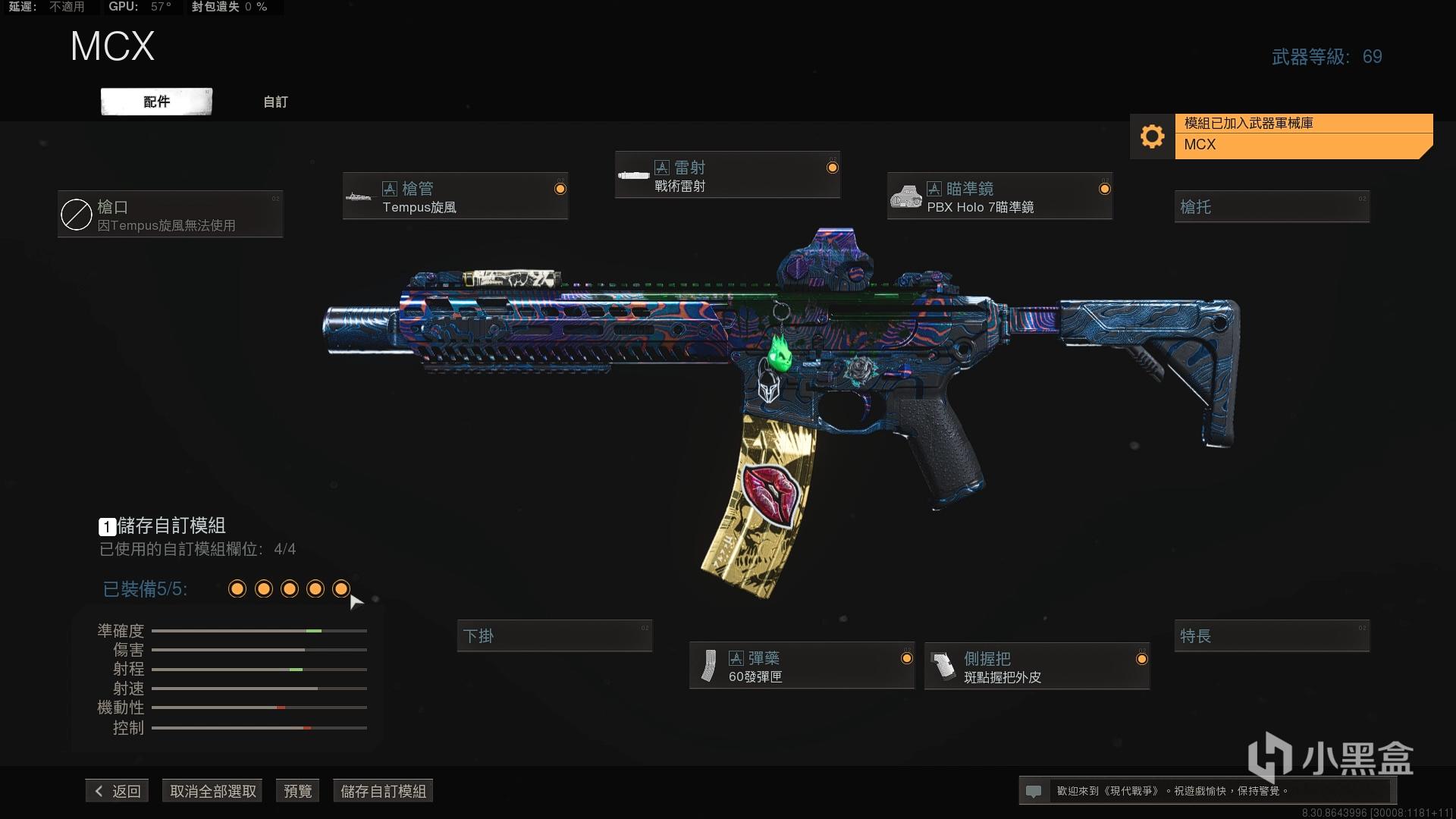Click 取消全部選取 to deselect all attachments
Viewport: 1456px width, 819px height.
213,791
